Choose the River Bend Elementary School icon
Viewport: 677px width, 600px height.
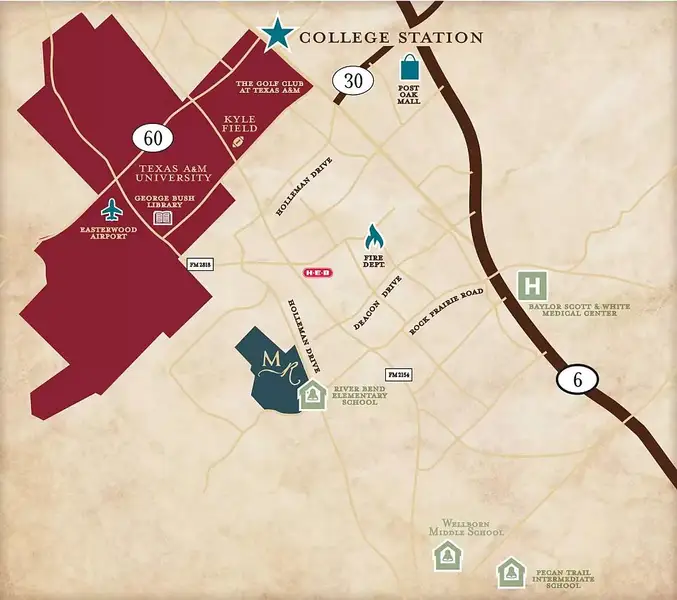click(314, 397)
